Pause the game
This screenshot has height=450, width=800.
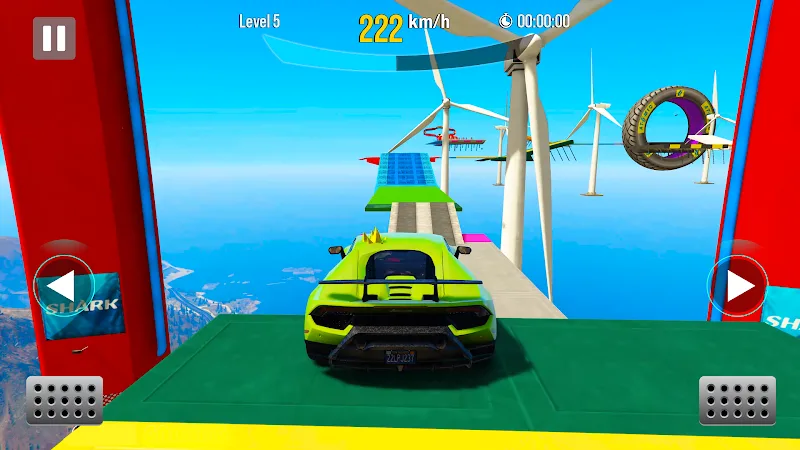coord(54,38)
